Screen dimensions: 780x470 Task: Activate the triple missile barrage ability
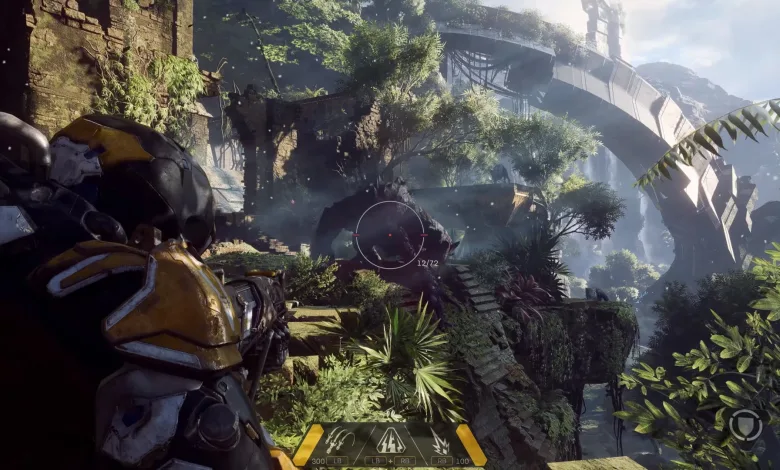(x=338, y=440)
